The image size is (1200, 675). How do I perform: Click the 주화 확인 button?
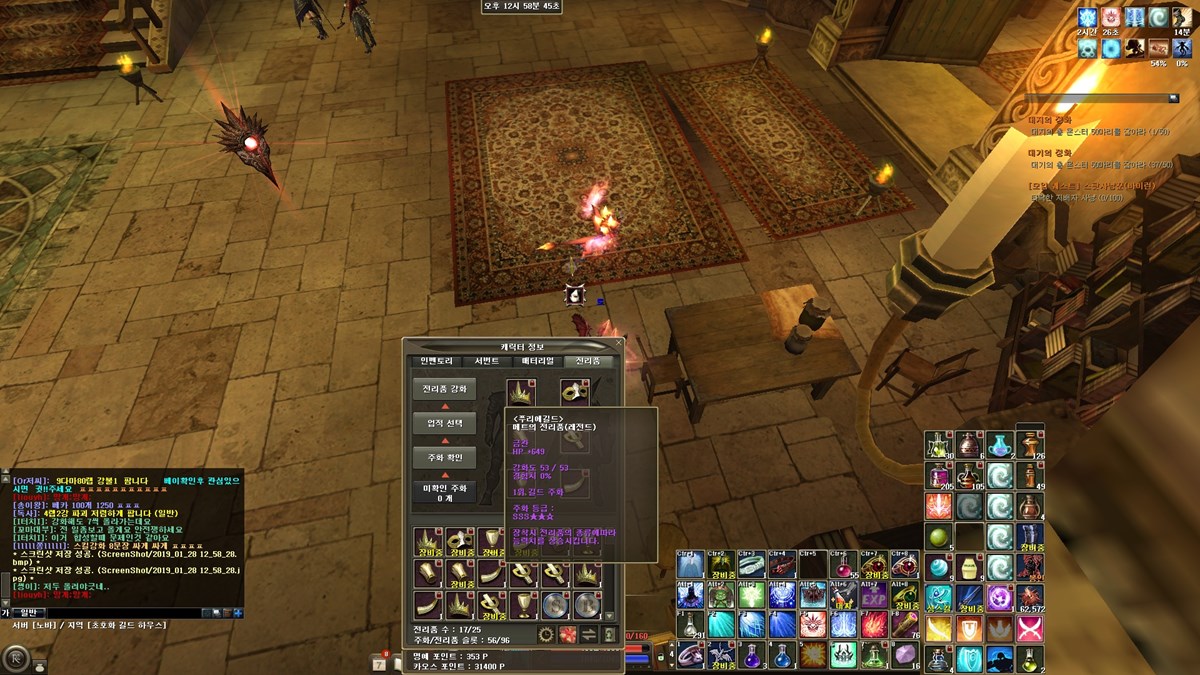pos(444,458)
